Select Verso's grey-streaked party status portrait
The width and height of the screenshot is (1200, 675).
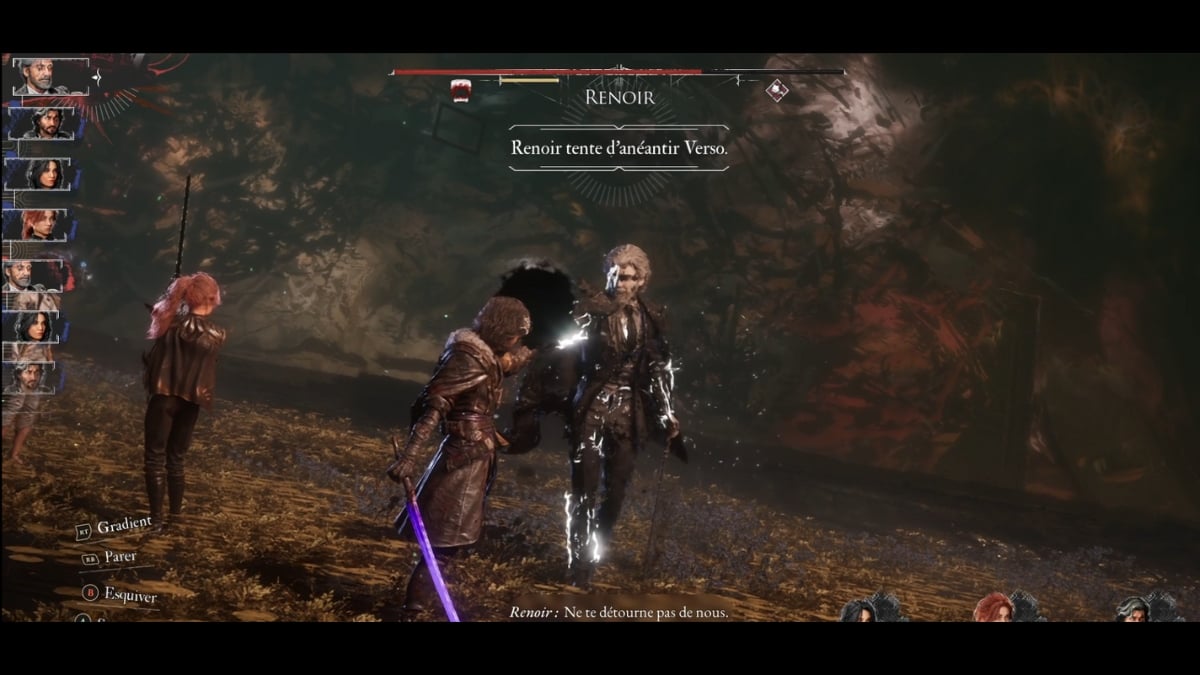click(x=1133, y=609)
